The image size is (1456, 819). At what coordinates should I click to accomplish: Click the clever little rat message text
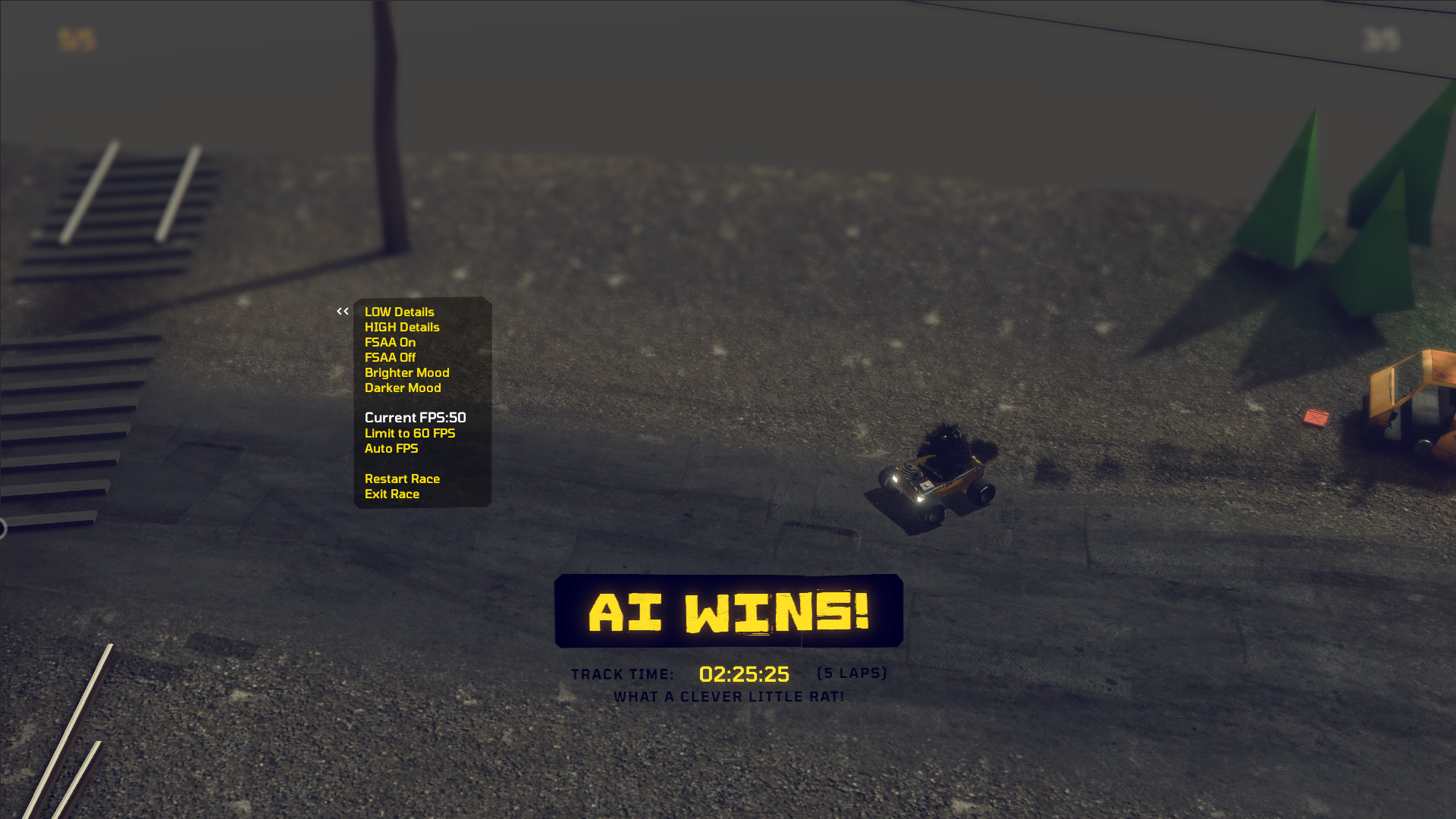point(728,697)
